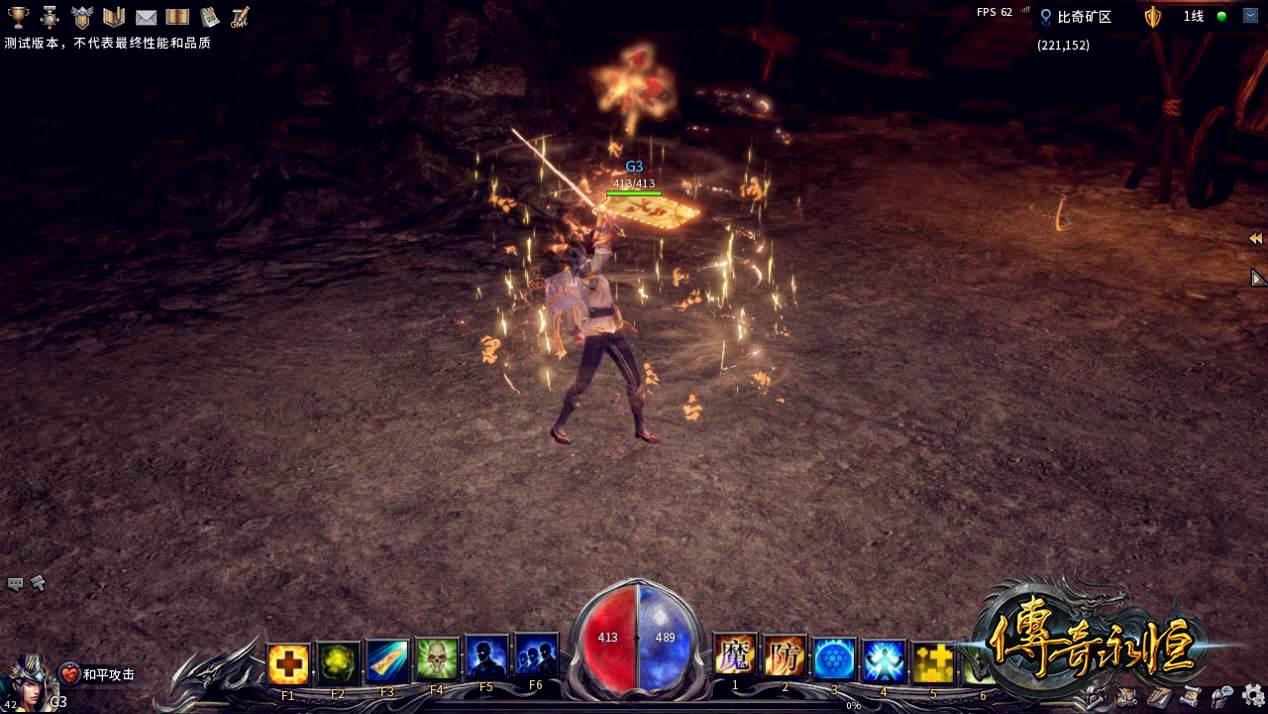This screenshot has width=1268, height=714.
Task: Use the single shadow figure skill F5
Action: 486,658
